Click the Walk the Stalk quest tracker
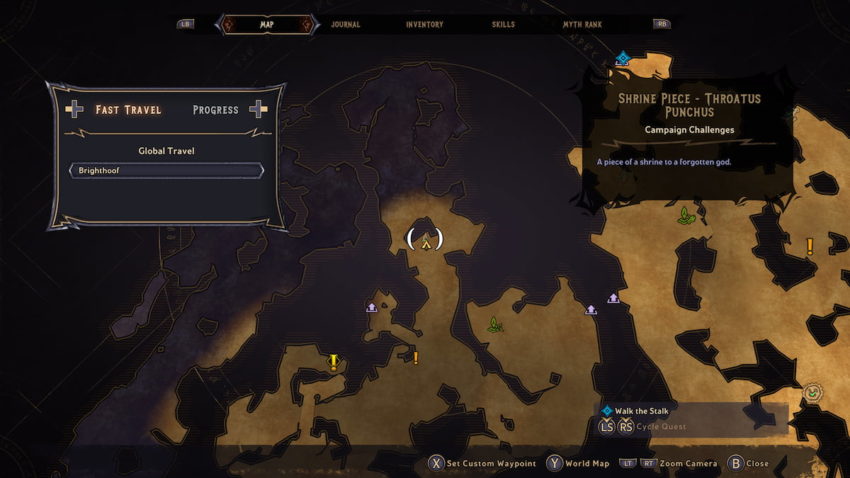Image resolution: width=850 pixels, height=478 pixels. click(641, 410)
